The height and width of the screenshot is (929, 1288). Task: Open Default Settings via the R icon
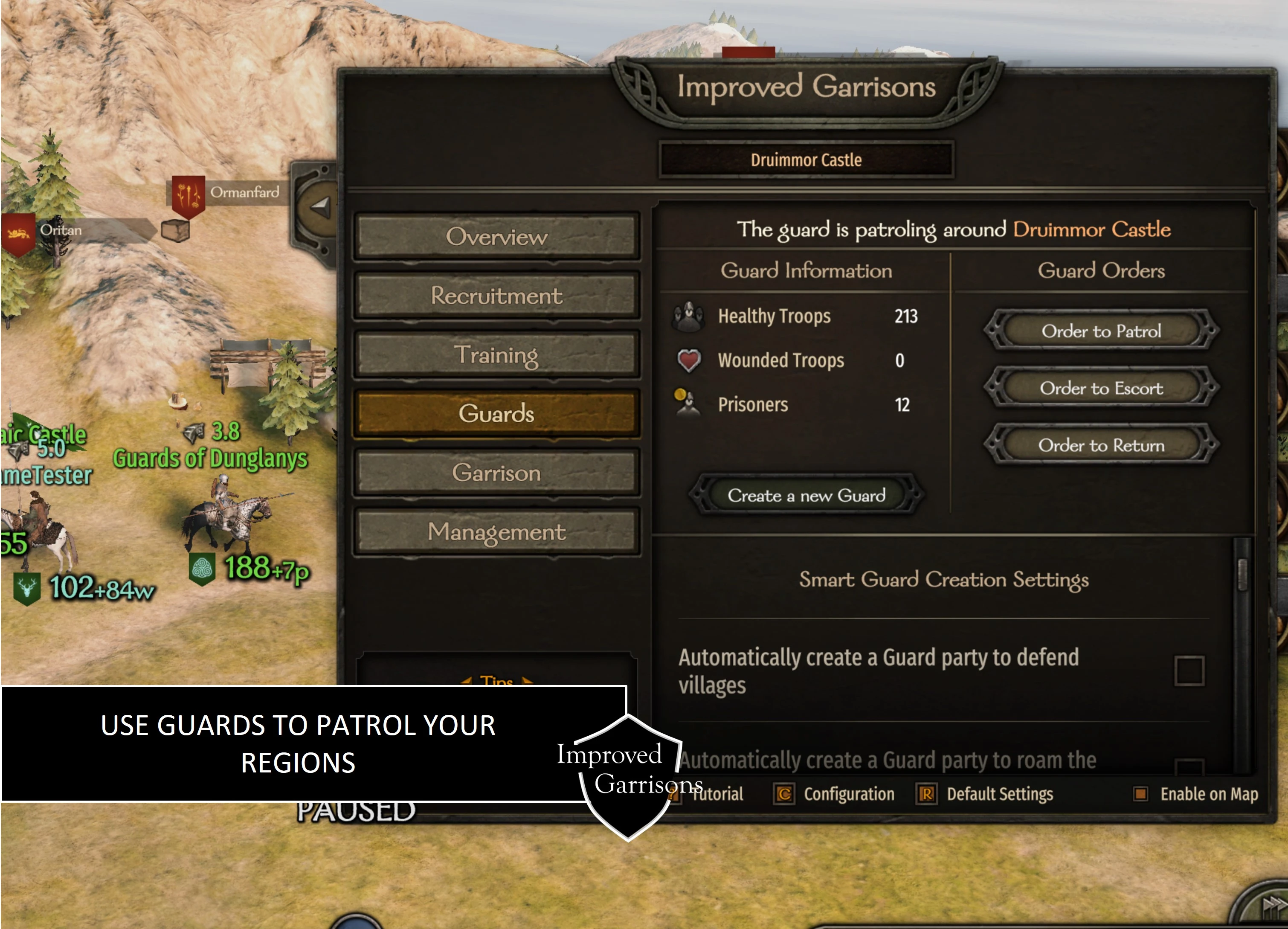point(927,794)
